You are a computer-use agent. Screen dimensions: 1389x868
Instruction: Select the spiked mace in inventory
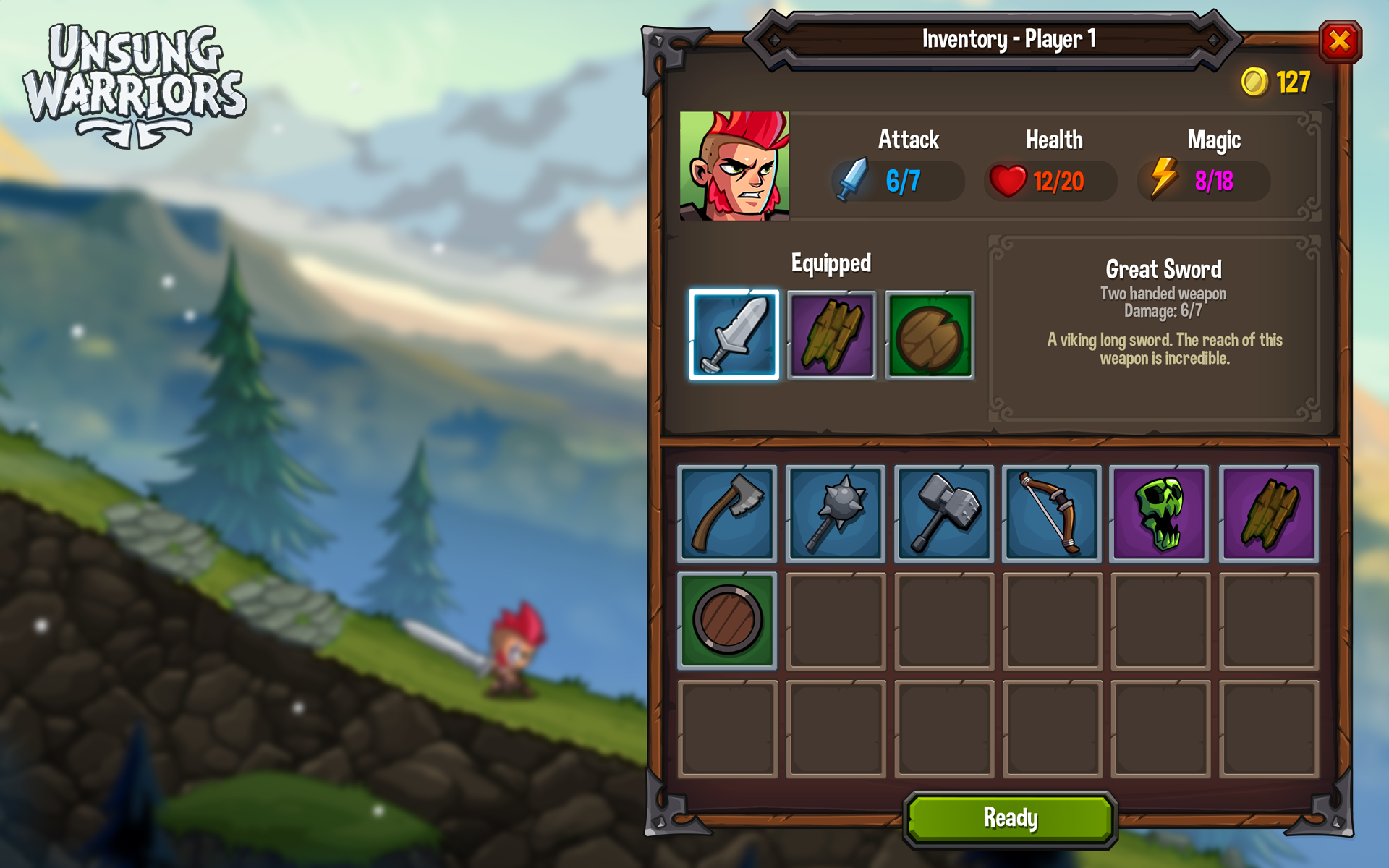pos(836,514)
